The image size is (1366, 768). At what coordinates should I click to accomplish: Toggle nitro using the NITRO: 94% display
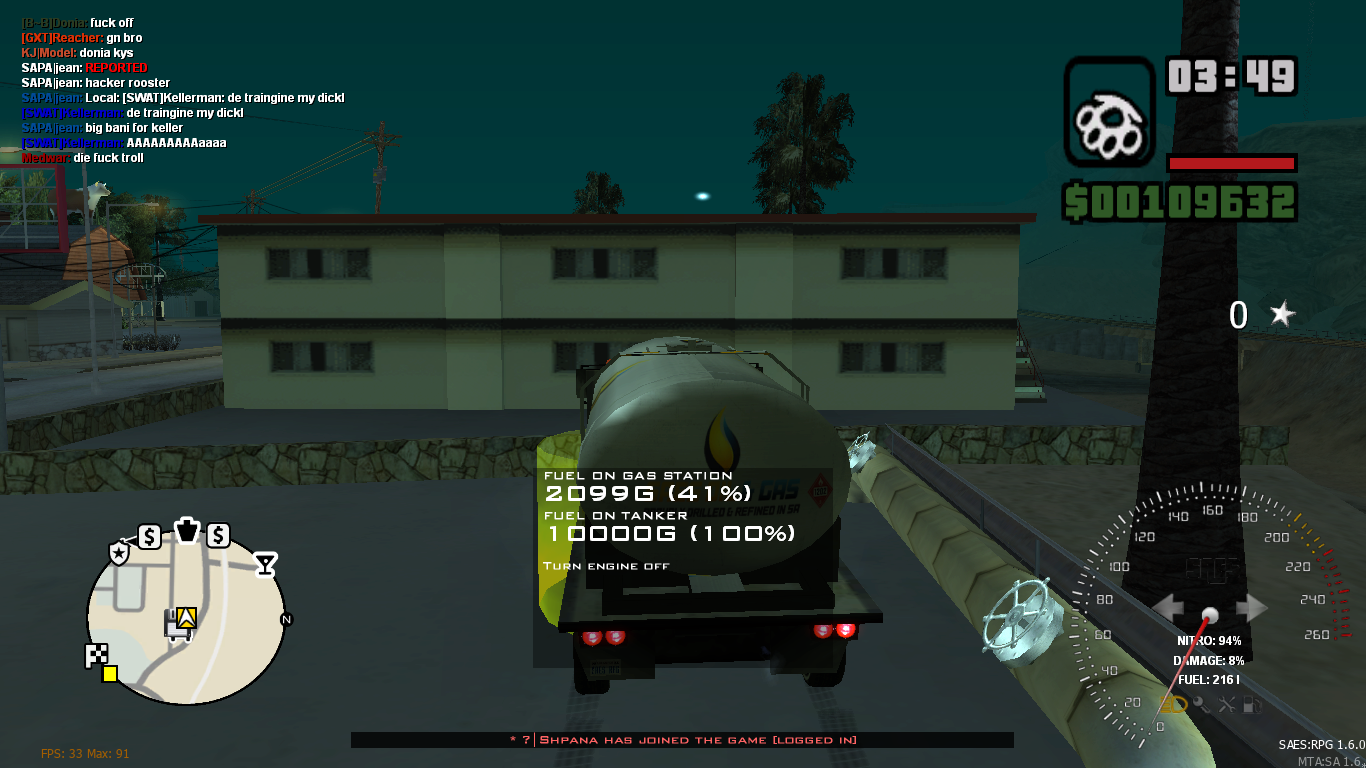click(x=1209, y=640)
